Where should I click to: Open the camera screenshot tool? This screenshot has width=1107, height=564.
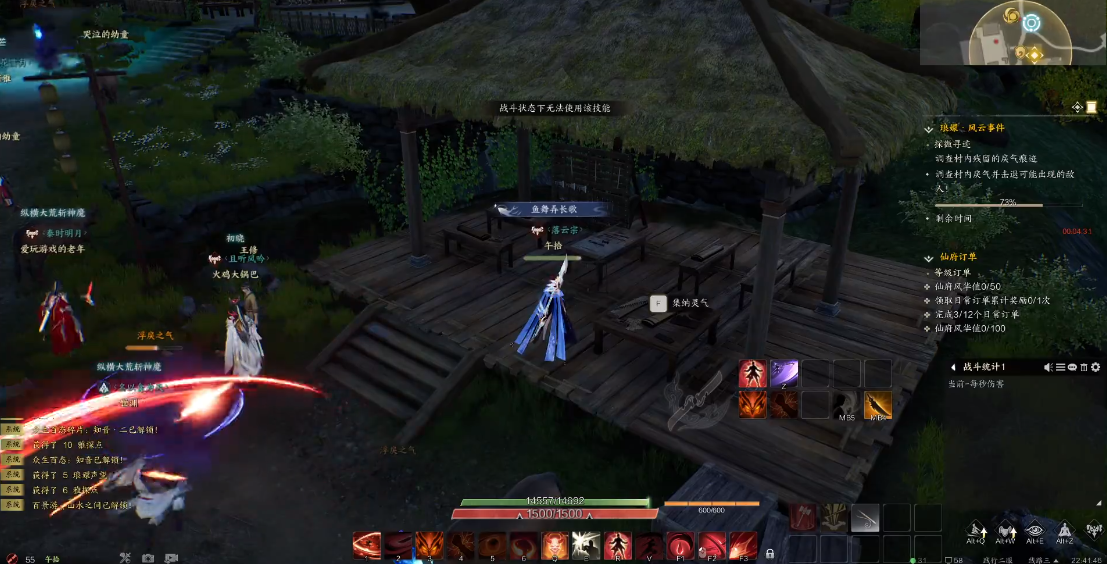pos(148,558)
